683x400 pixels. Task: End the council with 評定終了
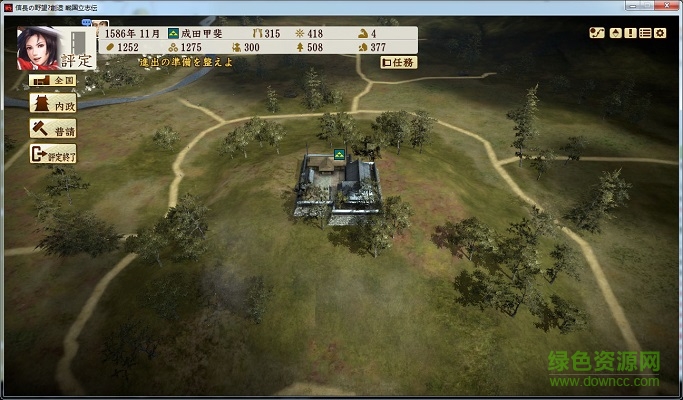[x=53, y=154]
